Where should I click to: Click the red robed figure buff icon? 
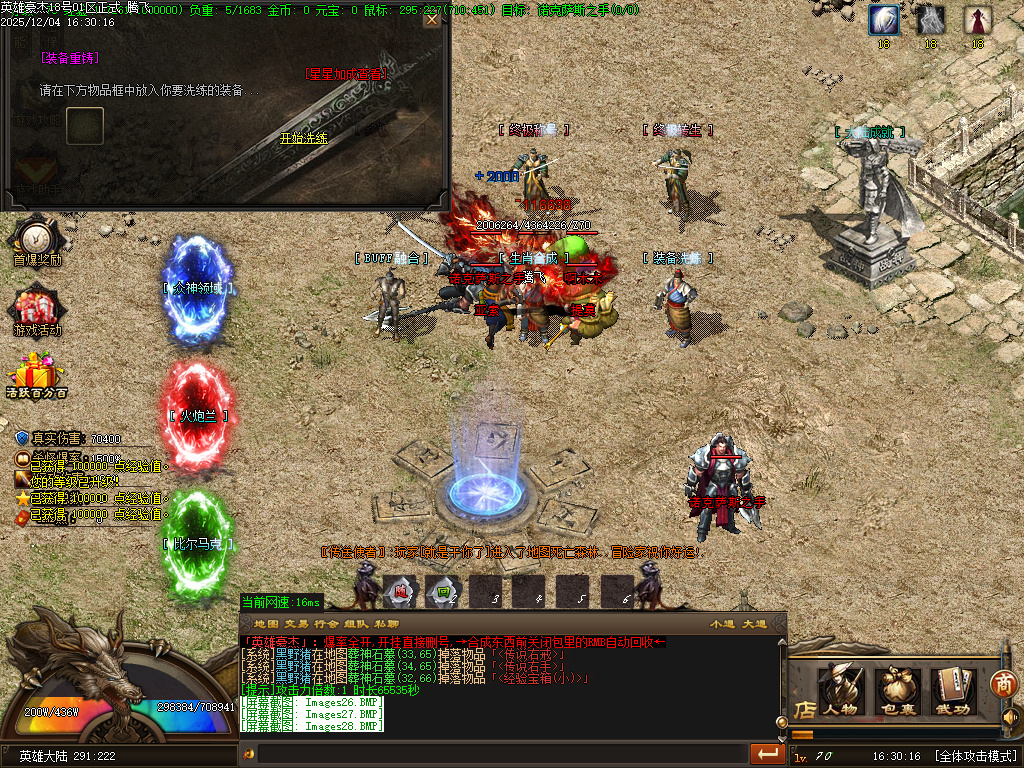tap(977, 20)
